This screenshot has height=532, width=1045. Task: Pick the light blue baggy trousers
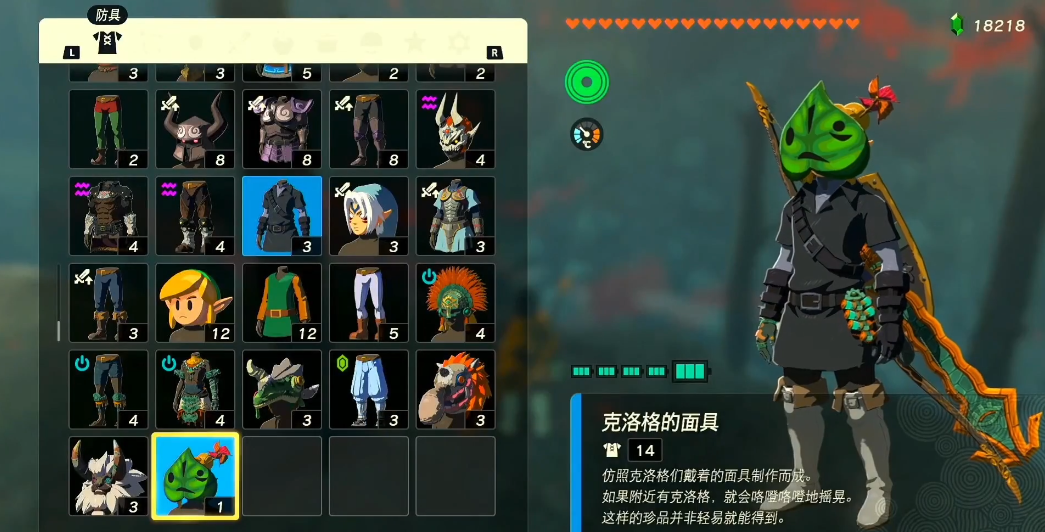(x=369, y=389)
